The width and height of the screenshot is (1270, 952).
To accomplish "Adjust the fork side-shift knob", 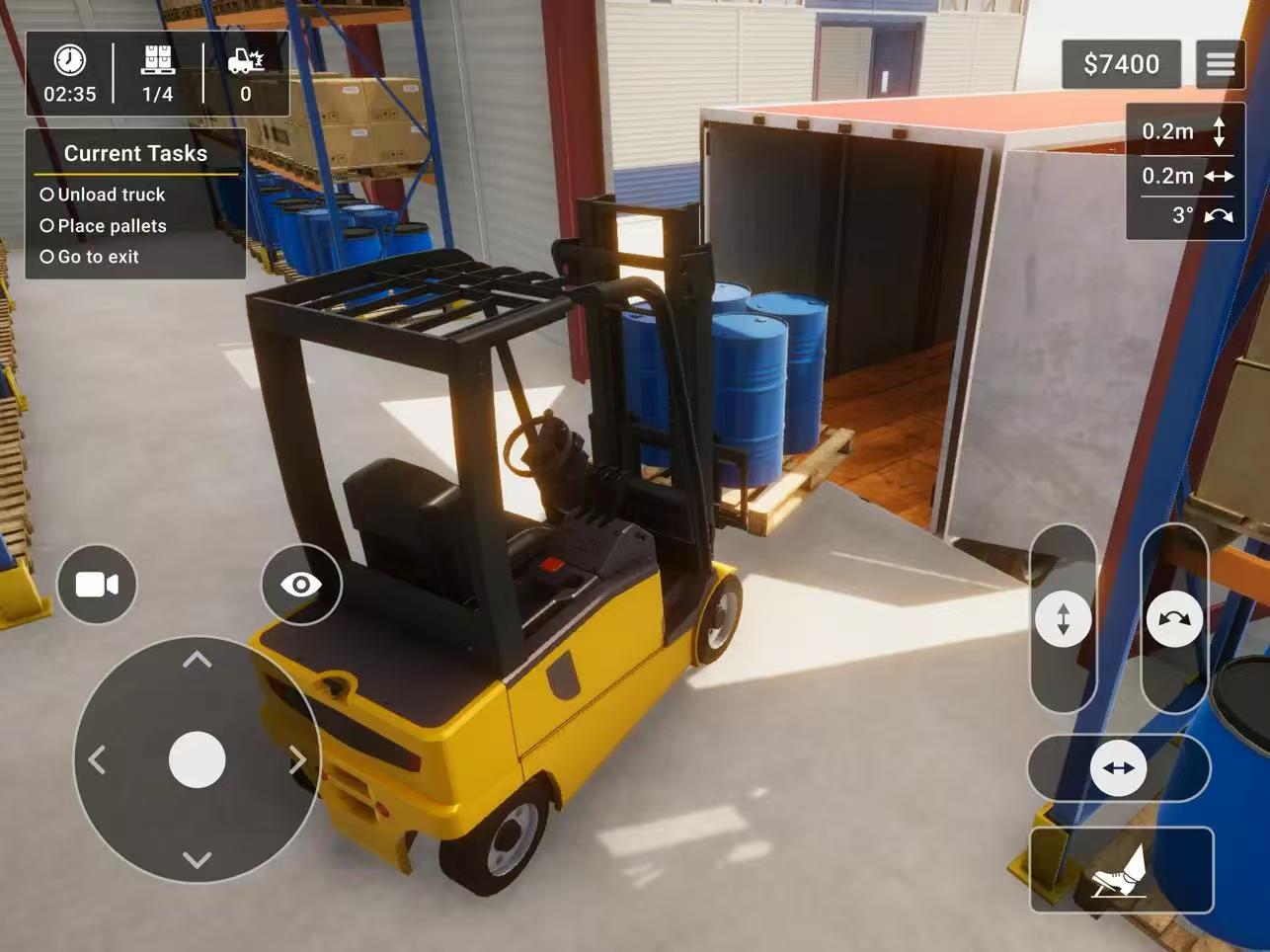I will click(x=1118, y=768).
